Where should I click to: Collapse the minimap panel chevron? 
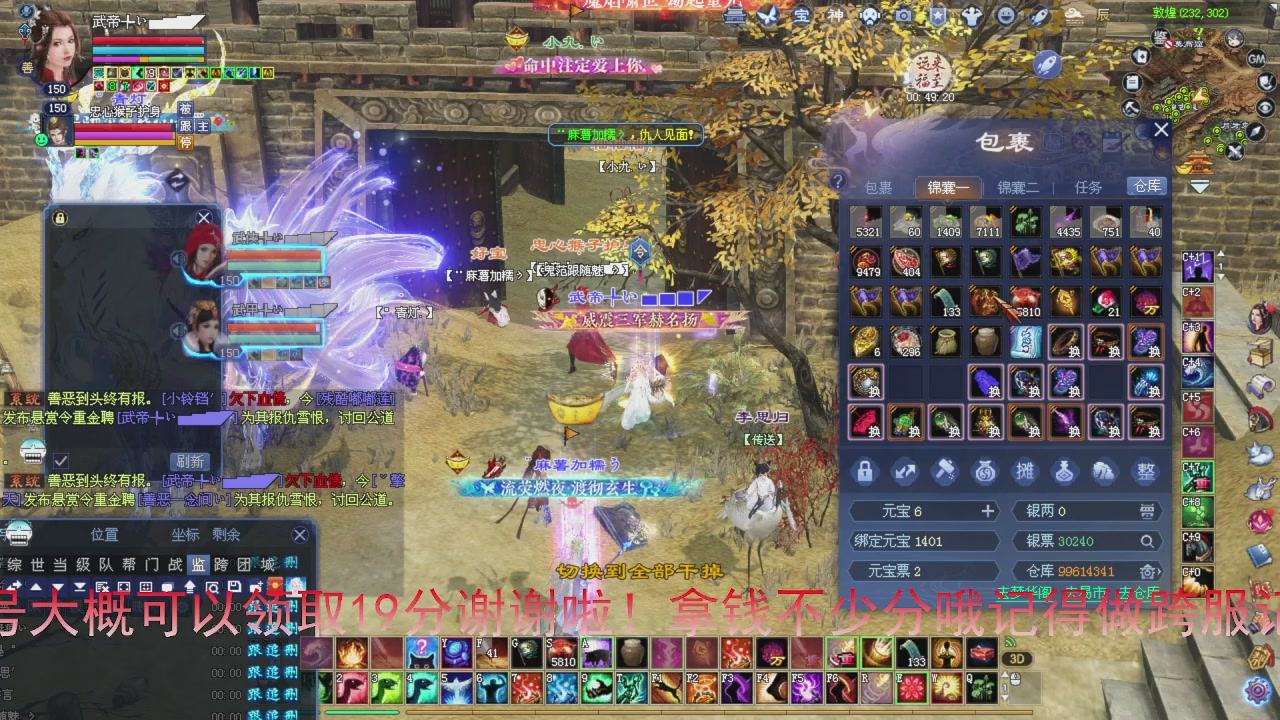1200,186
